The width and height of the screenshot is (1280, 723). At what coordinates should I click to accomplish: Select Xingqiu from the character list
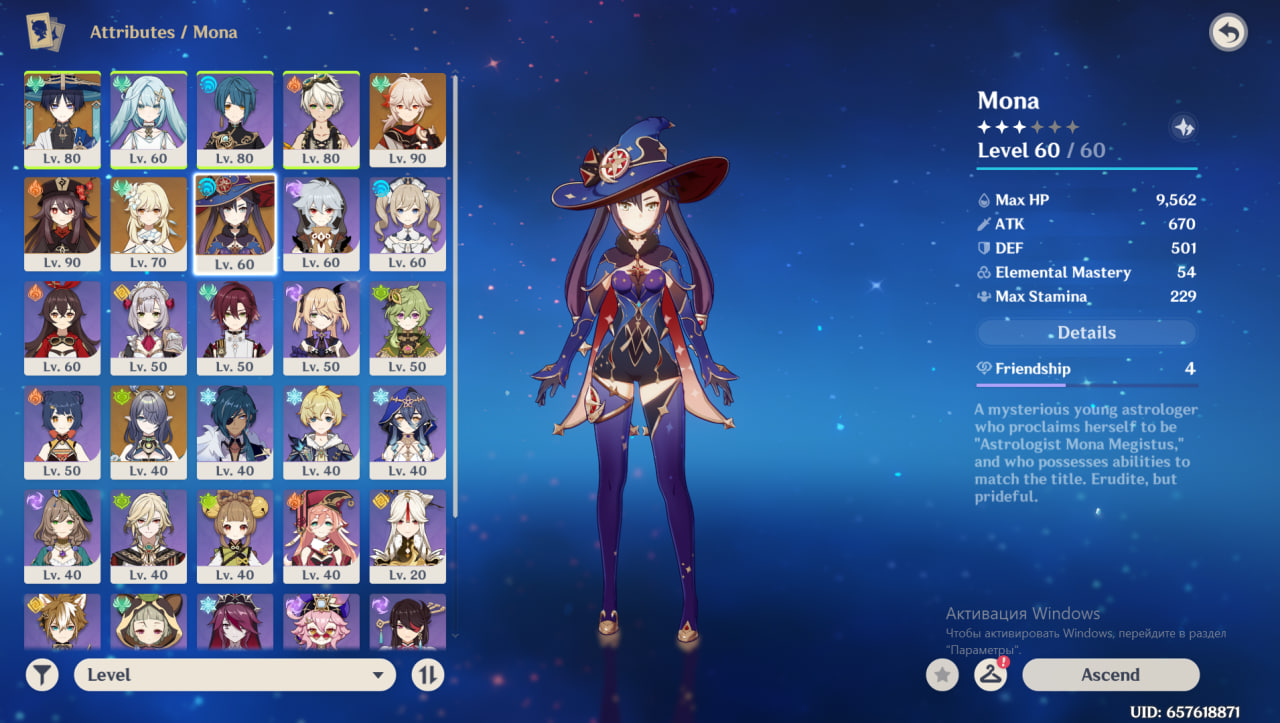pos(235,119)
